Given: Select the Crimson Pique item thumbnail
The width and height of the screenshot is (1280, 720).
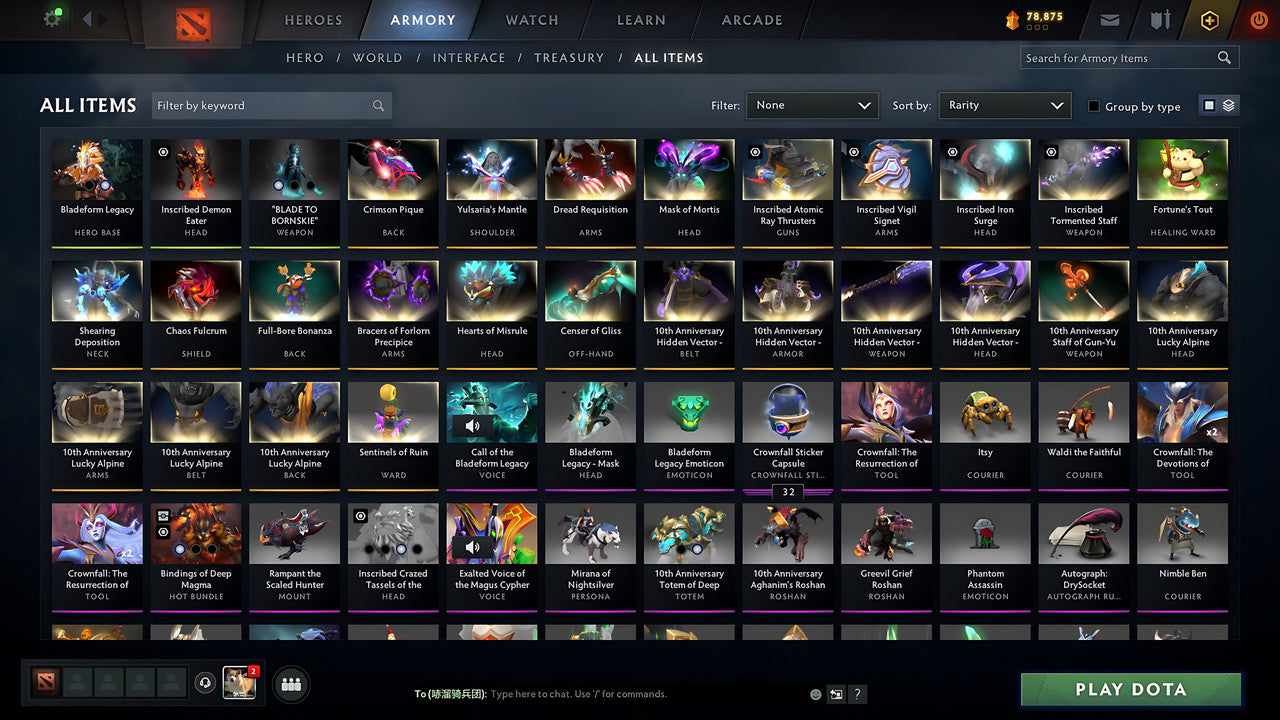Looking at the screenshot, I should pos(392,168).
